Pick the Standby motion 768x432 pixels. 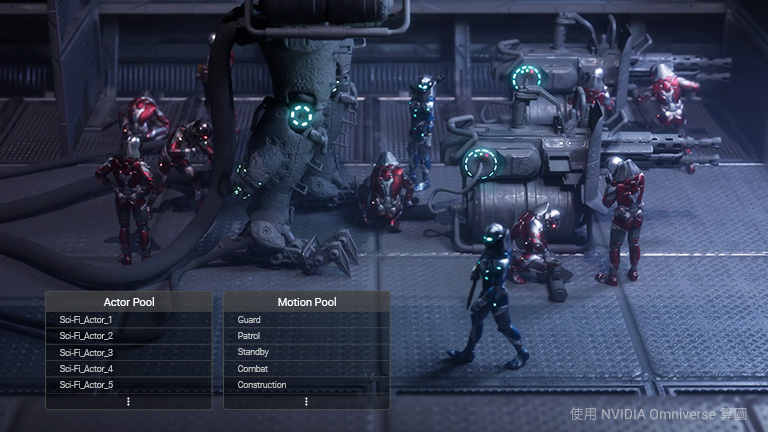[x=254, y=352]
